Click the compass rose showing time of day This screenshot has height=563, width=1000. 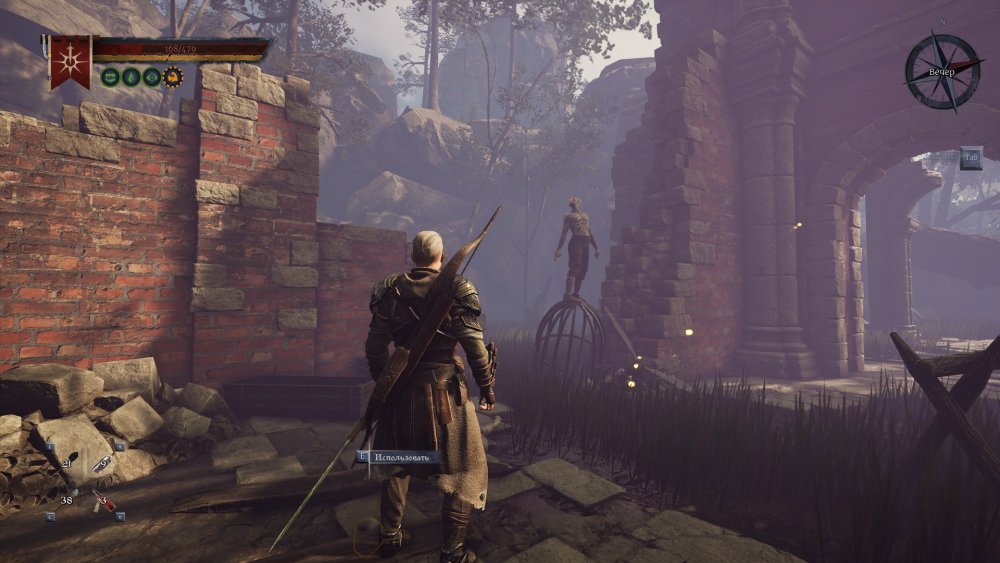pyautogui.click(x=942, y=72)
